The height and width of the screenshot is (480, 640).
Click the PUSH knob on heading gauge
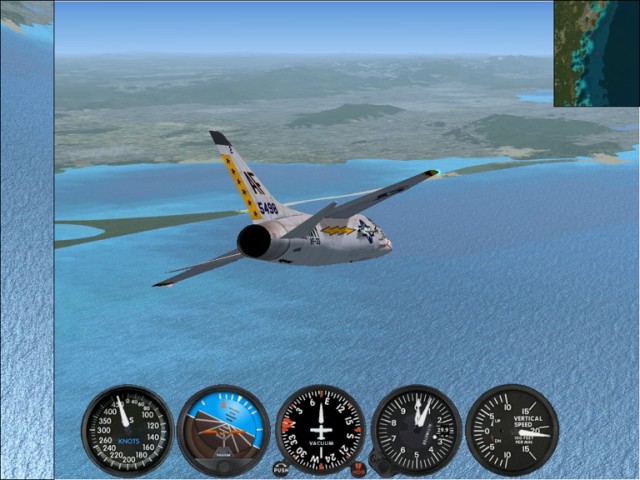point(280,468)
